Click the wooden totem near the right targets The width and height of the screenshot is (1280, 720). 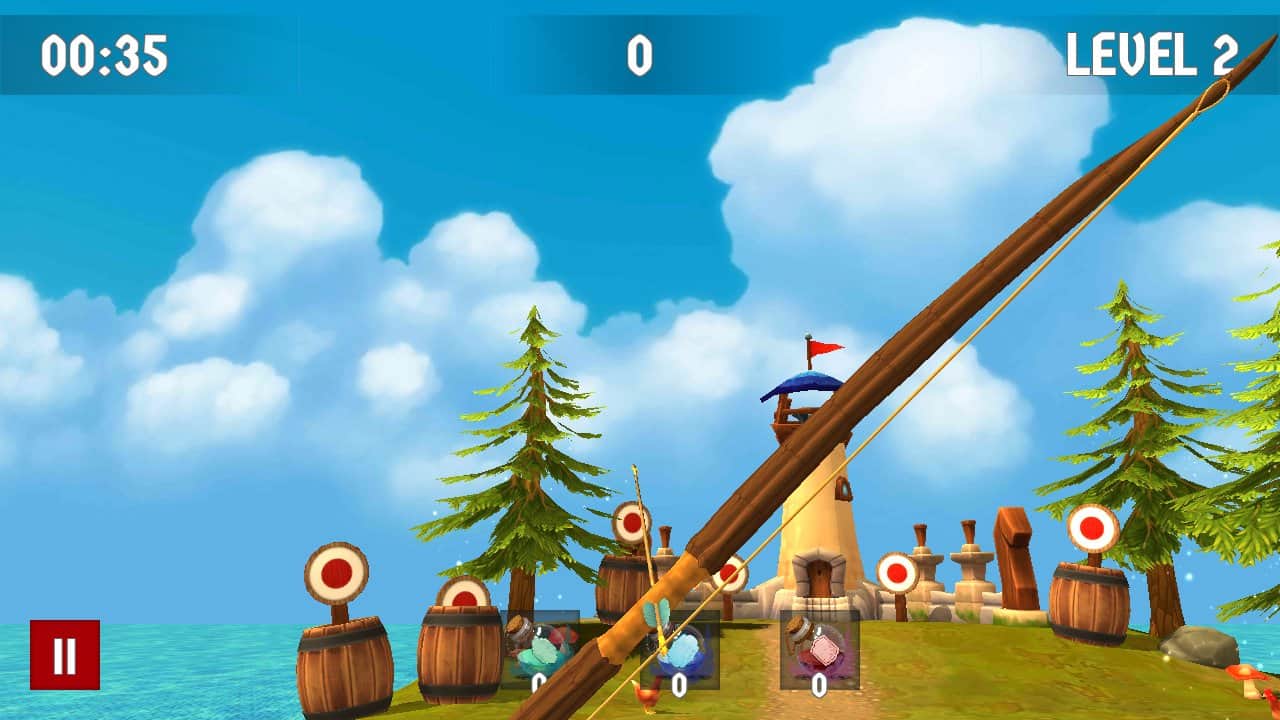click(x=1015, y=560)
